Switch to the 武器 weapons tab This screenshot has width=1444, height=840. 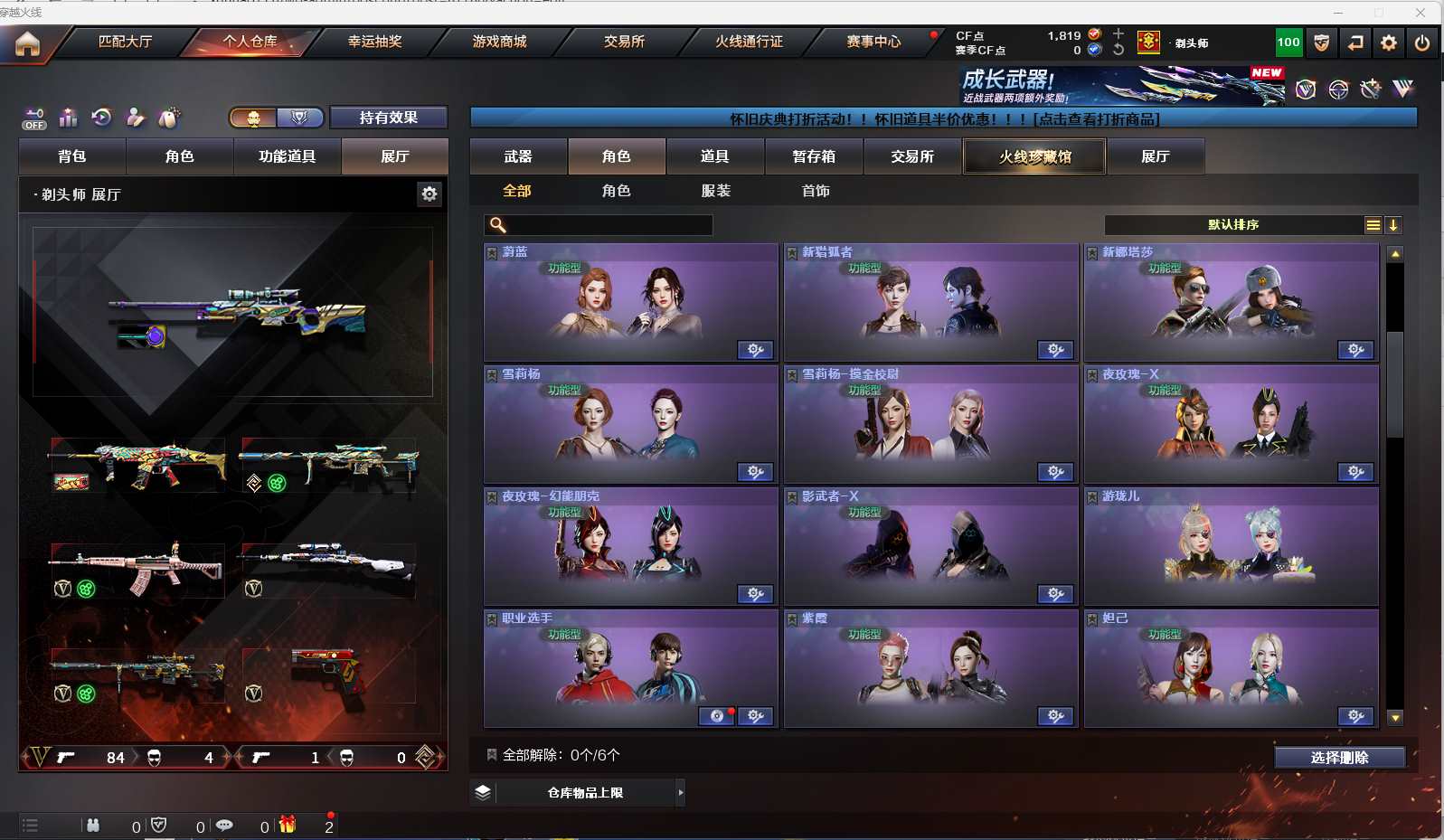point(518,156)
